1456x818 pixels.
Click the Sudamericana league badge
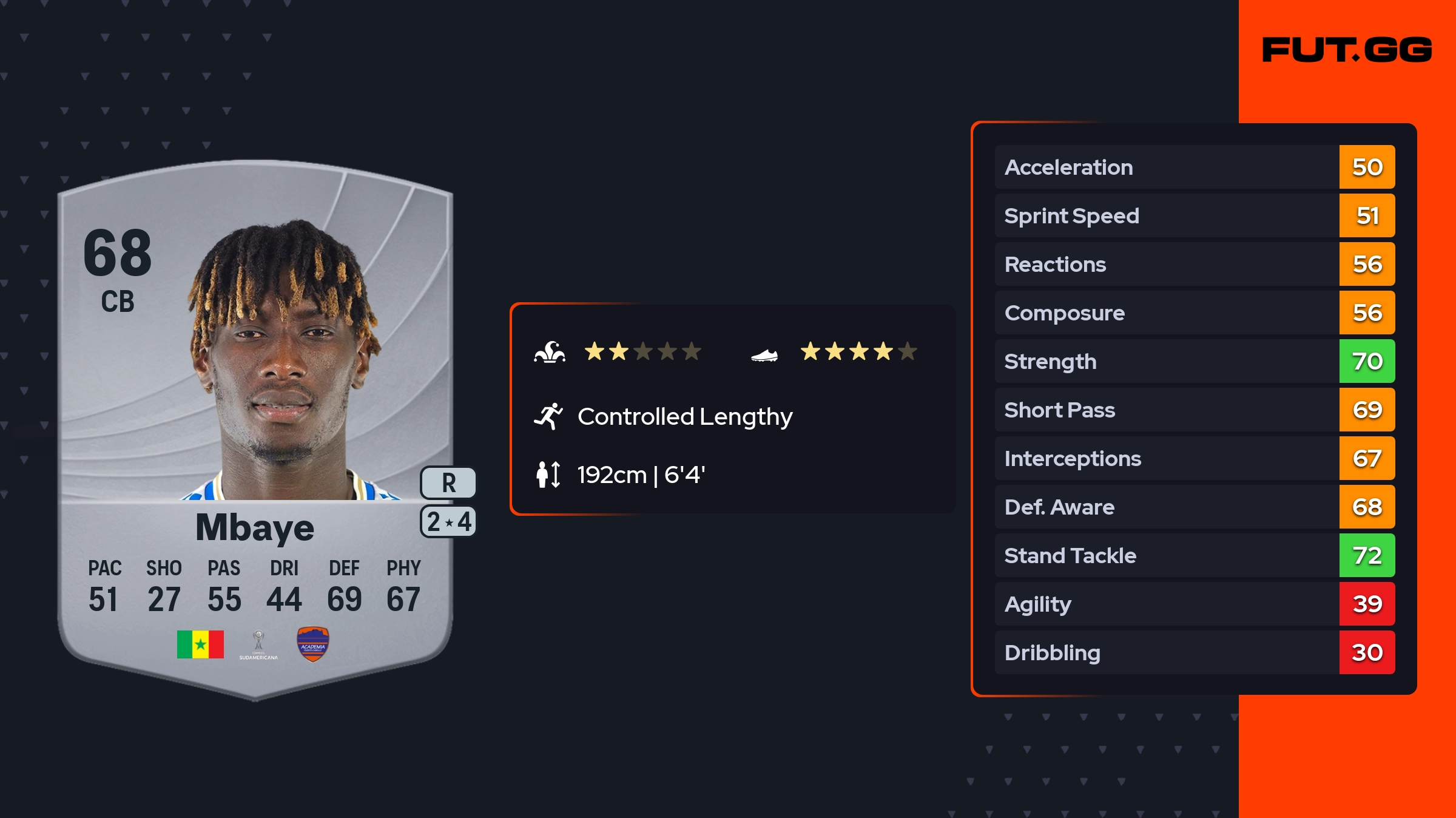click(x=258, y=644)
